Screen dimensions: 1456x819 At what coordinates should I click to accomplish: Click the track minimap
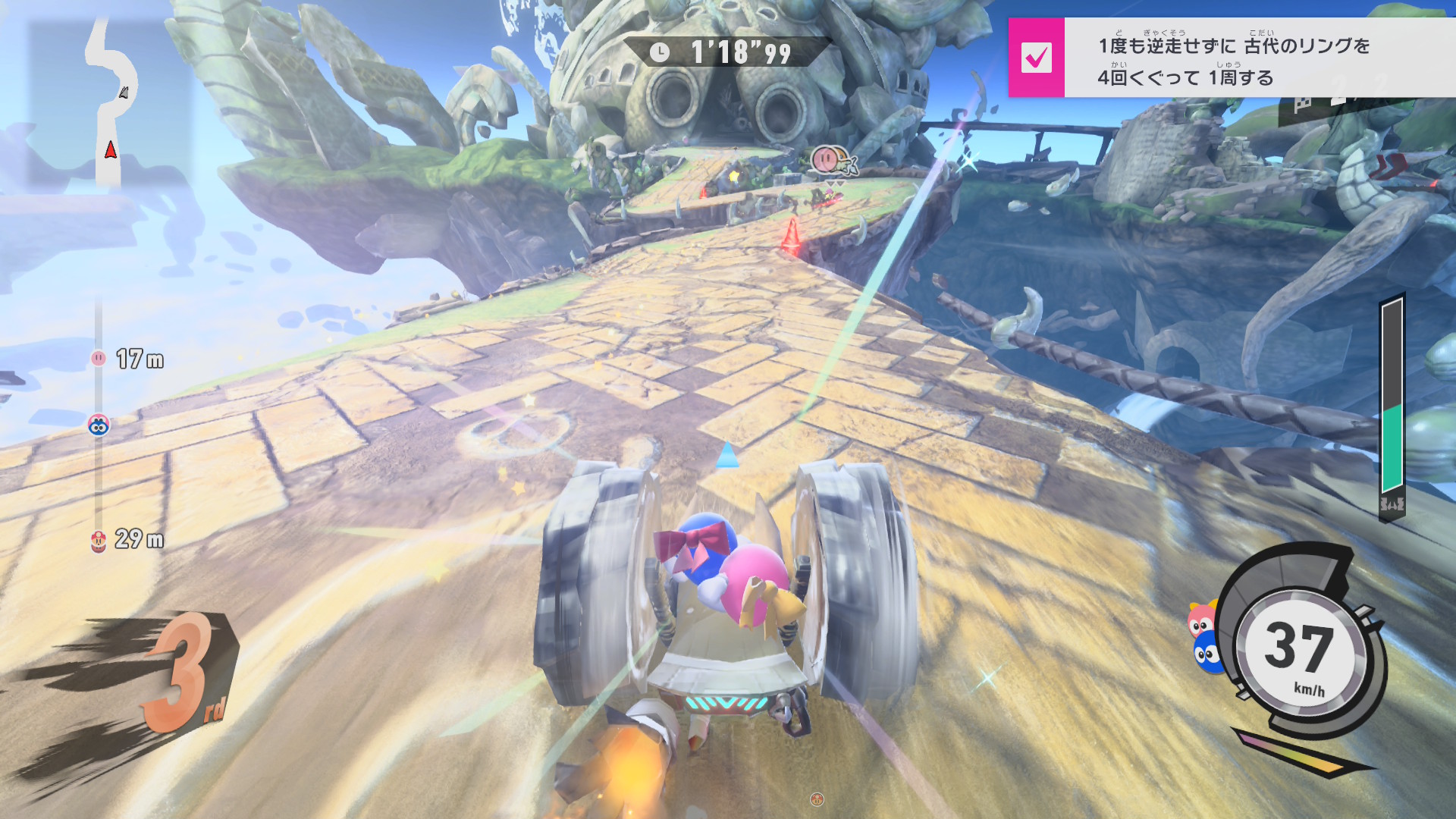(x=111, y=104)
